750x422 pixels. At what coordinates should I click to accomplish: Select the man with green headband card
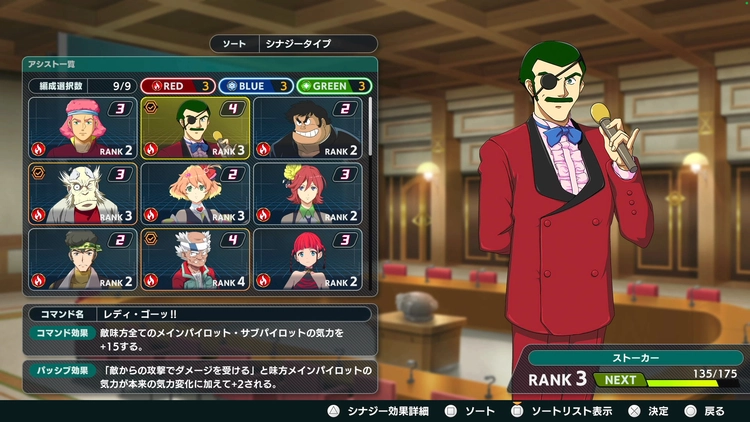pos(83,259)
